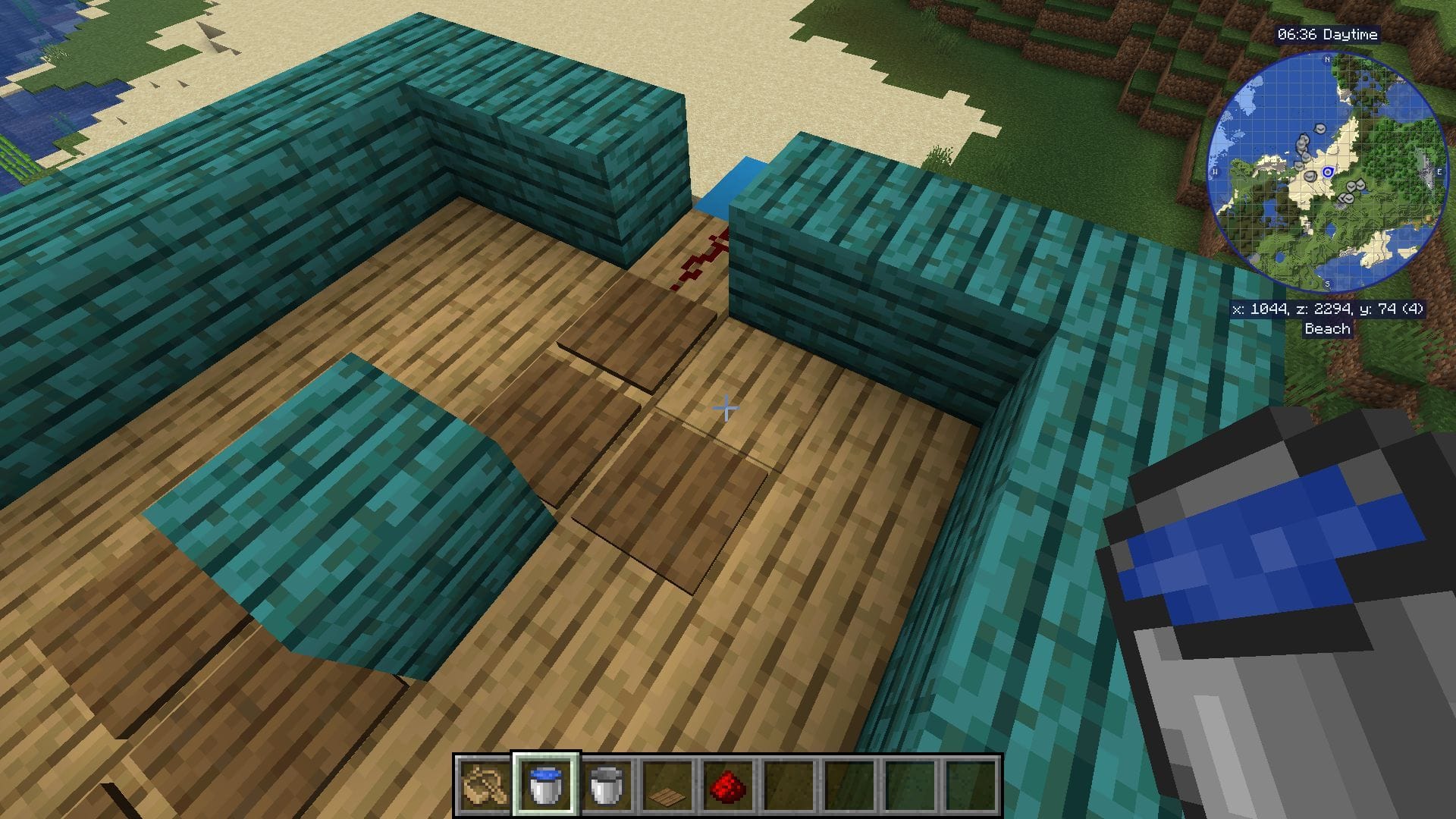The width and height of the screenshot is (1456, 819).
Task: Click the W compass marker on the minimap
Action: coord(1215,171)
